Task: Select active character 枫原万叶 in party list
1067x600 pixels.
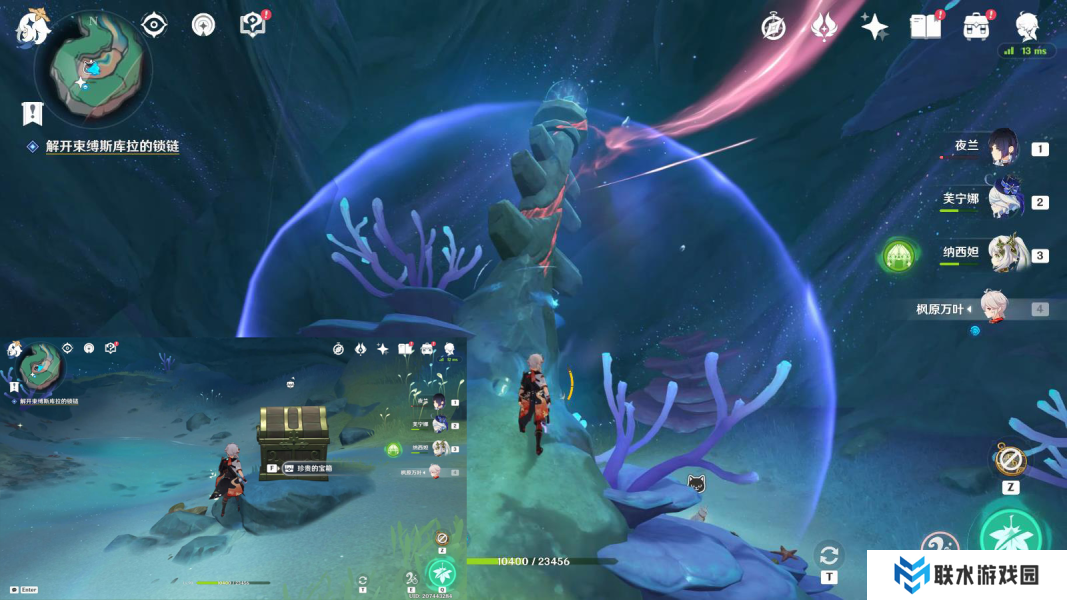Action: (989, 309)
